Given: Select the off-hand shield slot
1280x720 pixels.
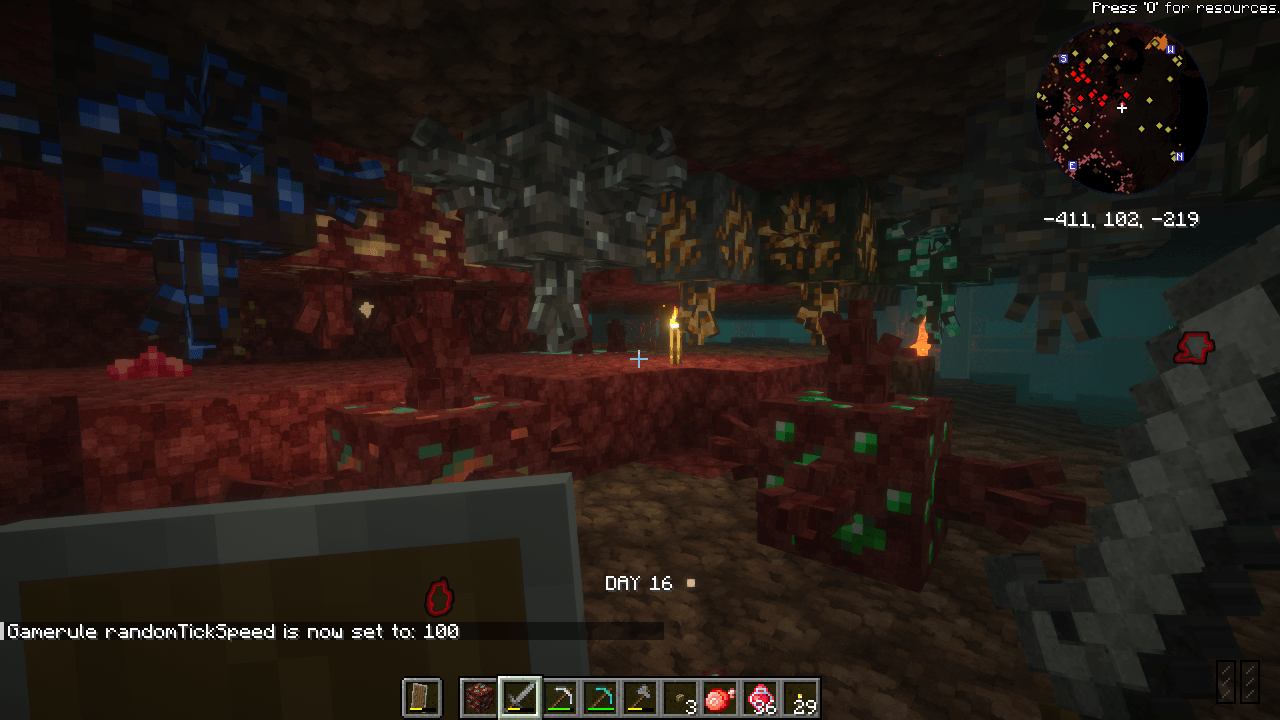Looking at the screenshot, I should pyautogui.click(x=421, y=697).
